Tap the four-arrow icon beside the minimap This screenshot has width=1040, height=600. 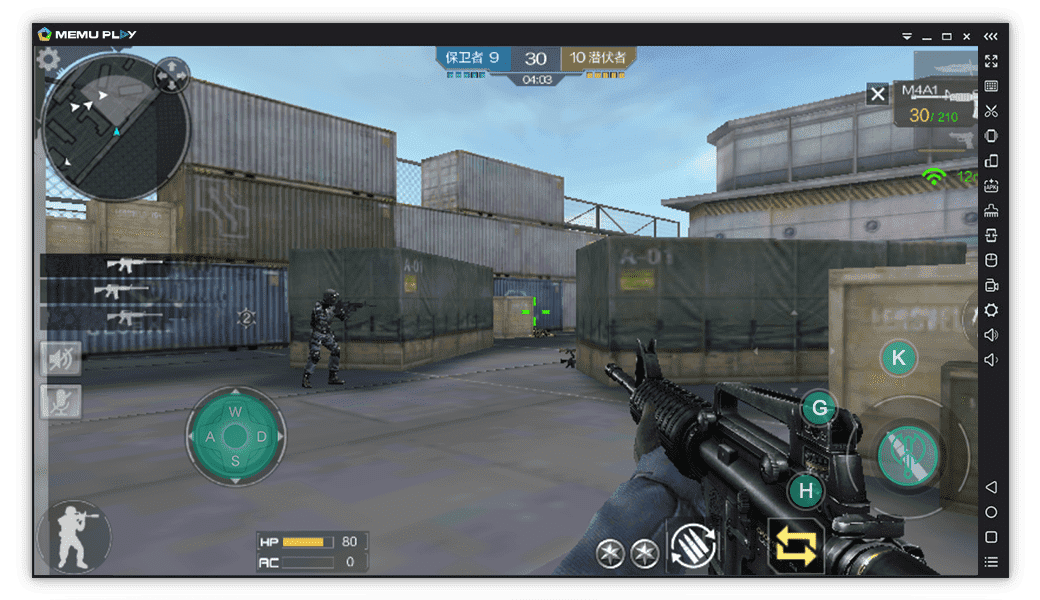click(172, 75)
